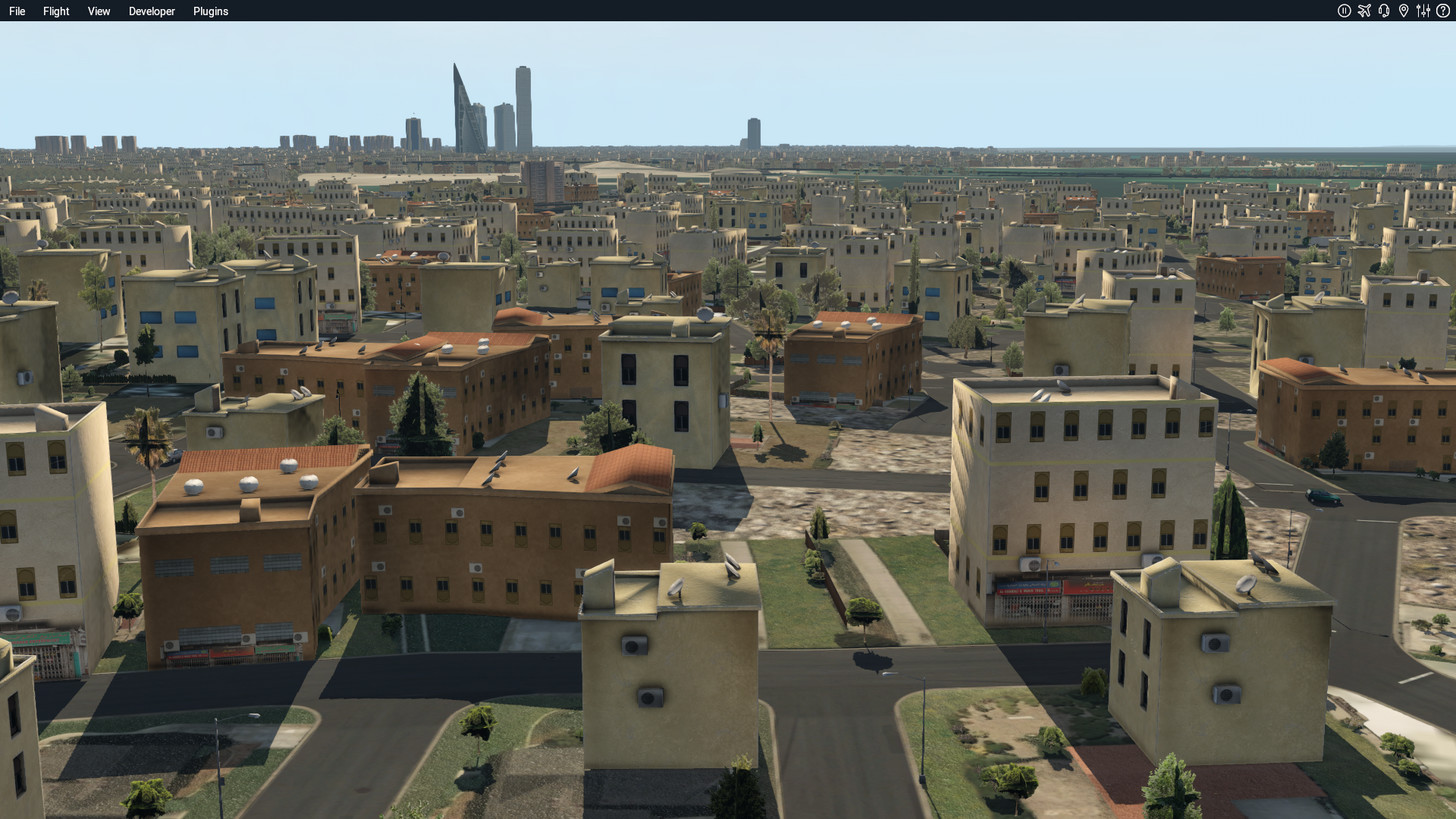Viewport: 1456px width, 819px height.
Task: Toggle the simulation pause icon
Action: click(x=1343, y=11)
